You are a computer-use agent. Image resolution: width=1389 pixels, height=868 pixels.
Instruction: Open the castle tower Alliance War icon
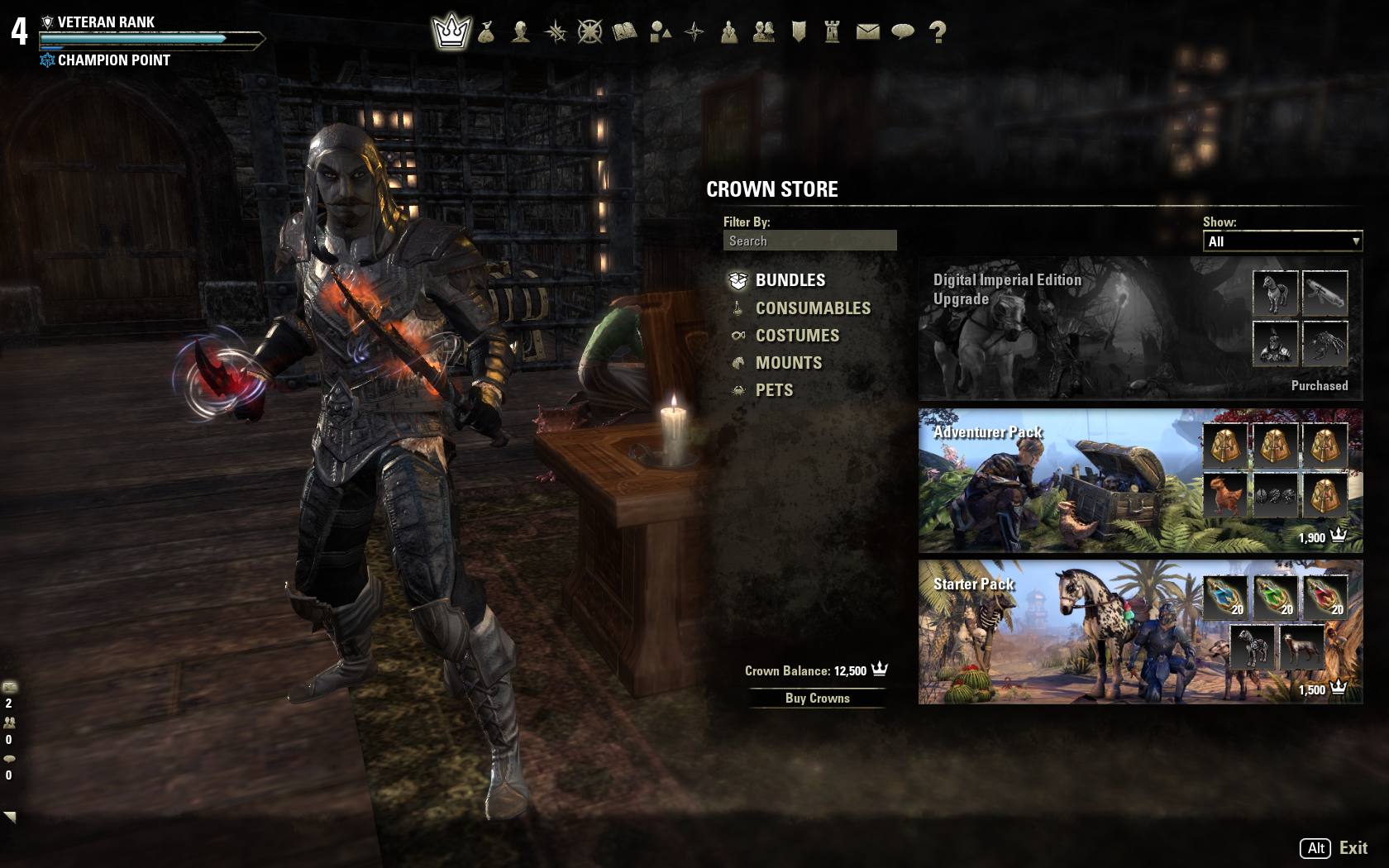coord(833,32)
